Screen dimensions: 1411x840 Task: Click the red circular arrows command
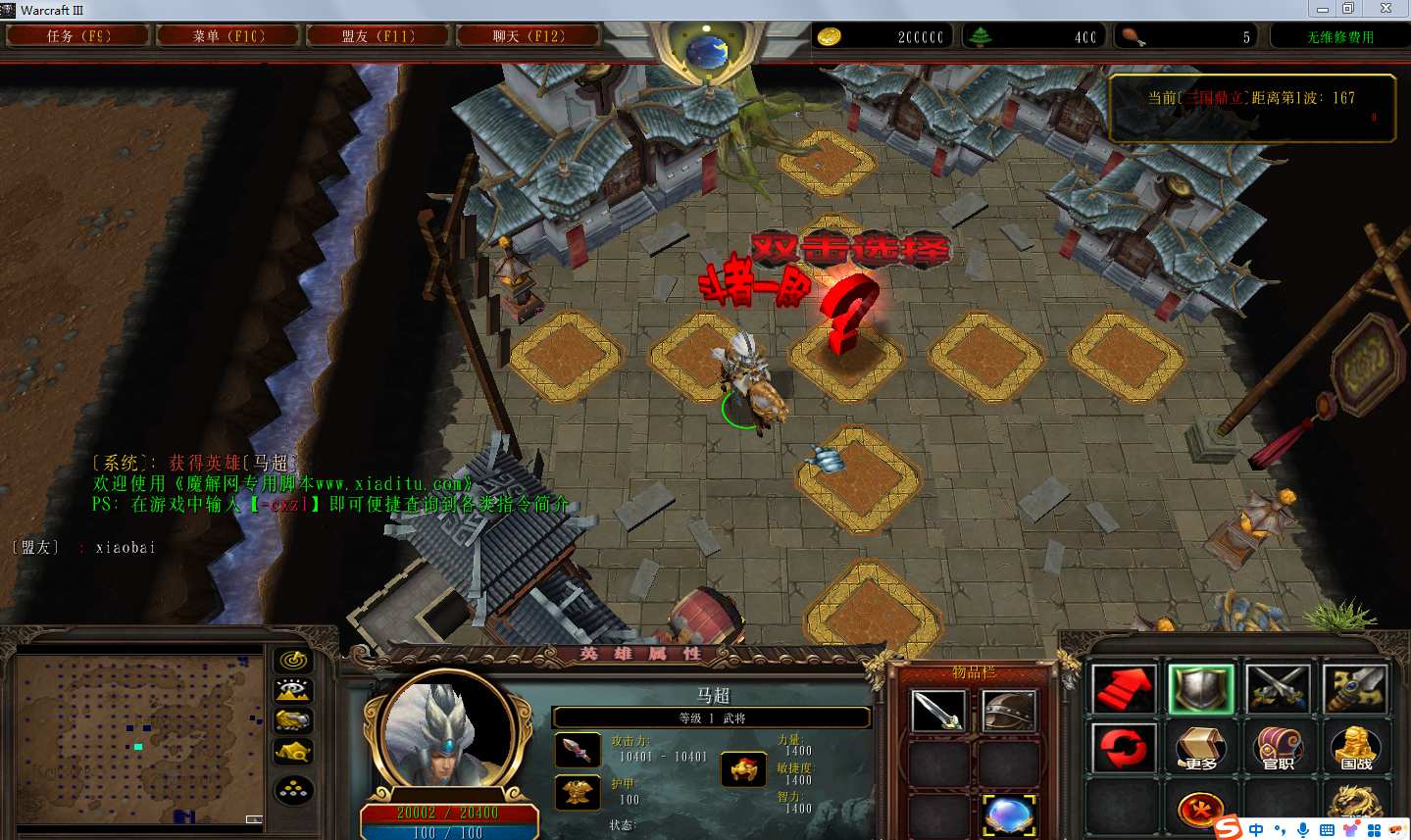(x=1123, y=748)
